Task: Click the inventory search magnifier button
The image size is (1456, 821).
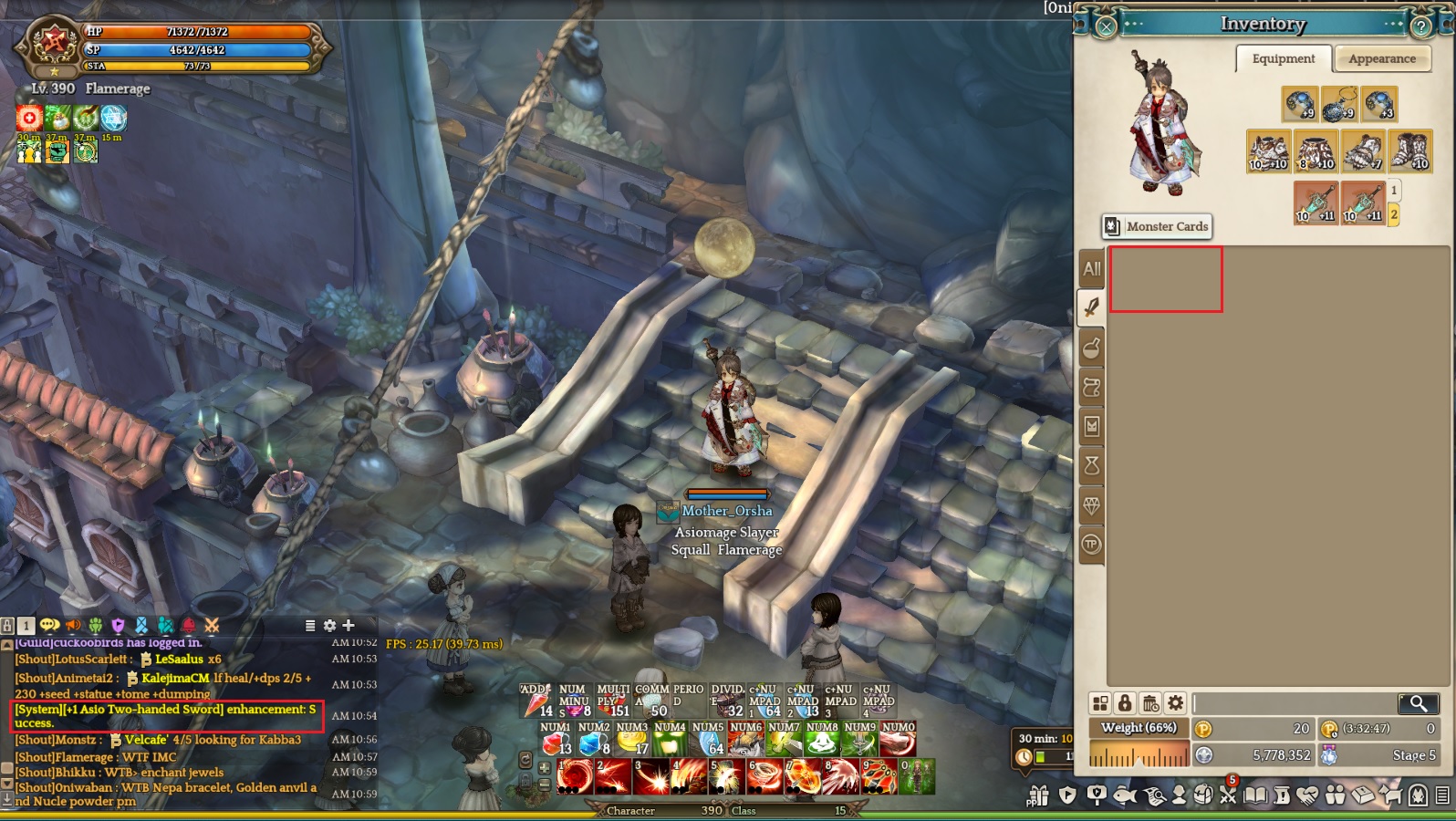Action: 1418,703
